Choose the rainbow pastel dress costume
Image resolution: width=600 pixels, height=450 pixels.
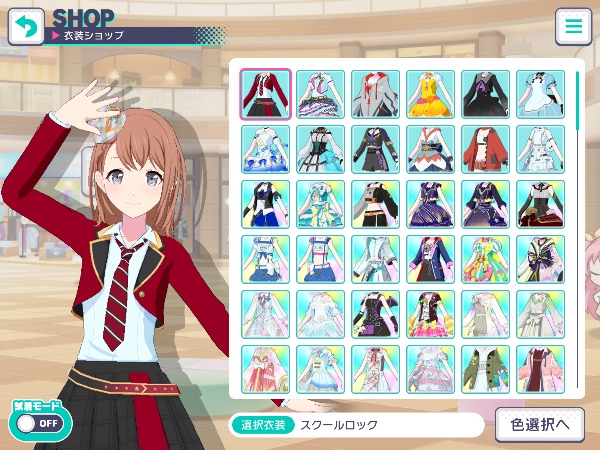click(486, 260)
